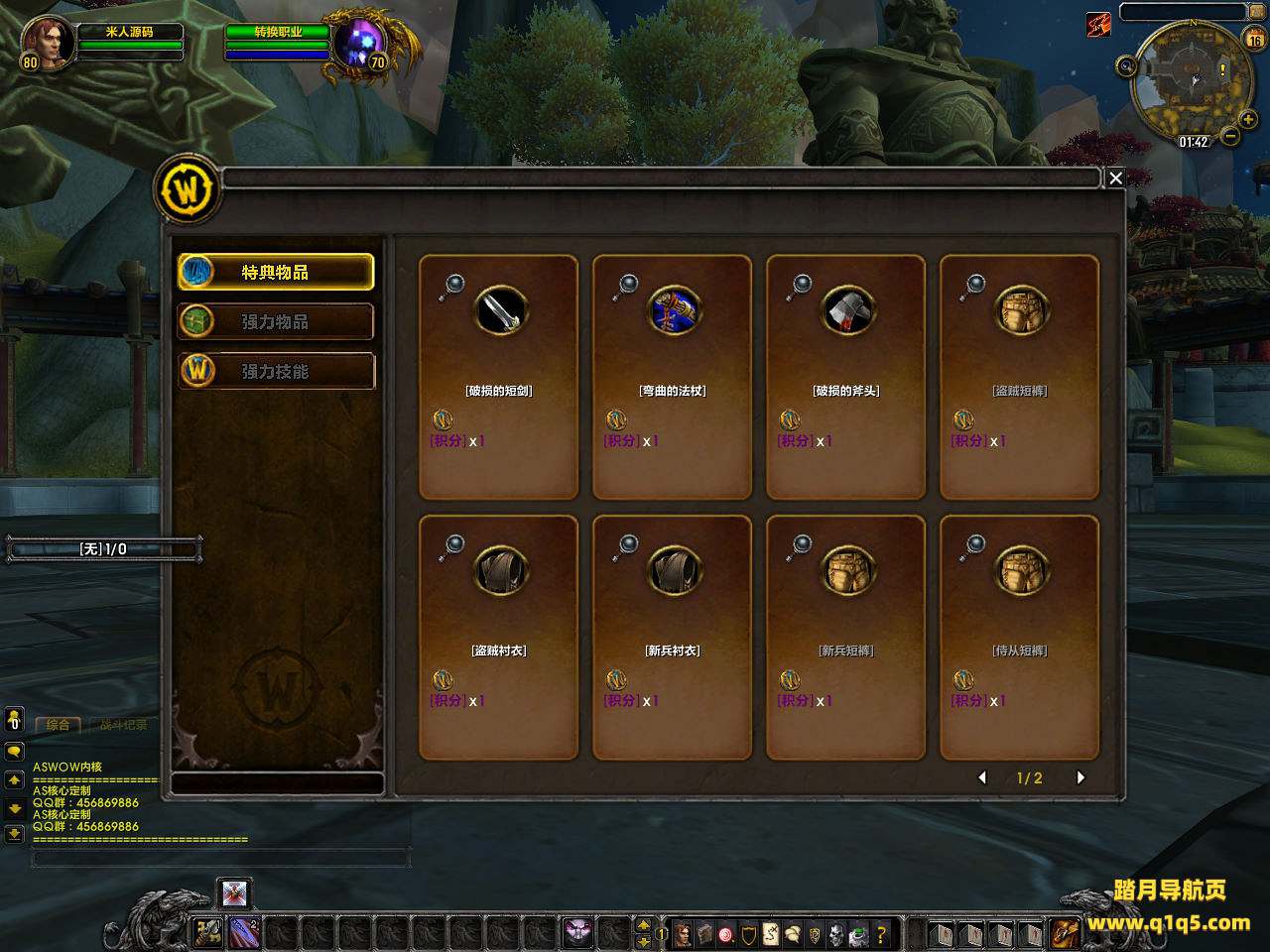Screen dimensions: 1270x952
Task: Pick the 新兵衬衣 shirt item
Action: point(673,637)
